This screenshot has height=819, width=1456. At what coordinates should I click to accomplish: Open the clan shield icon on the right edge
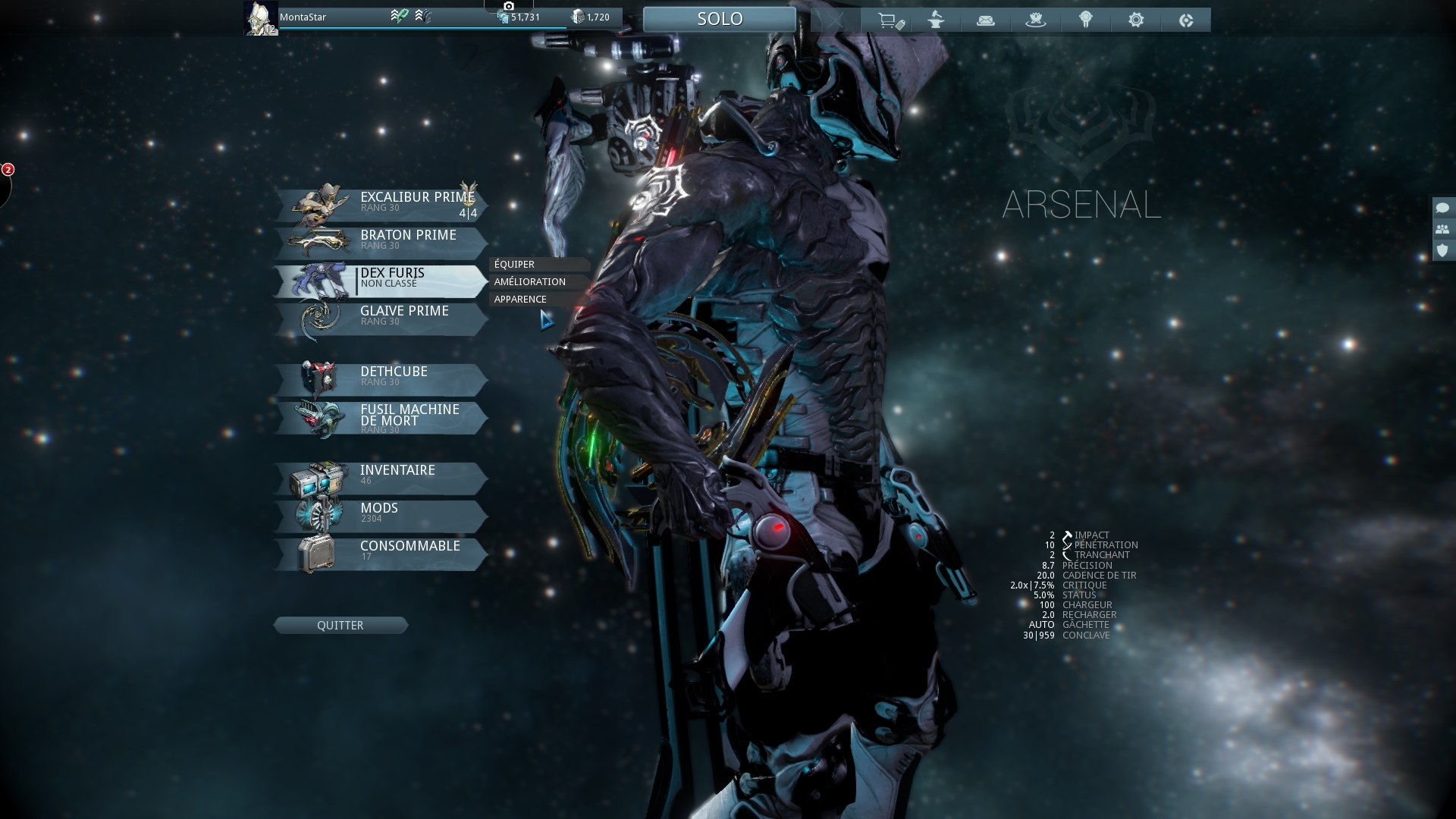[x=1442, y=250]
